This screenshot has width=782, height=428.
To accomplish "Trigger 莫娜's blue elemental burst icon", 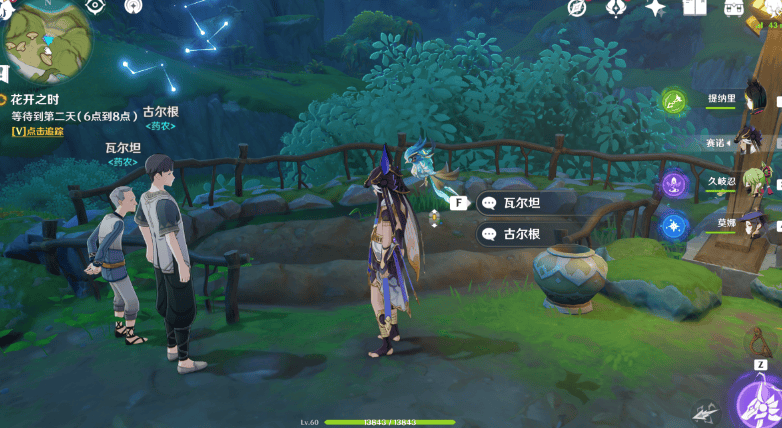I will [x=674, y=225].
